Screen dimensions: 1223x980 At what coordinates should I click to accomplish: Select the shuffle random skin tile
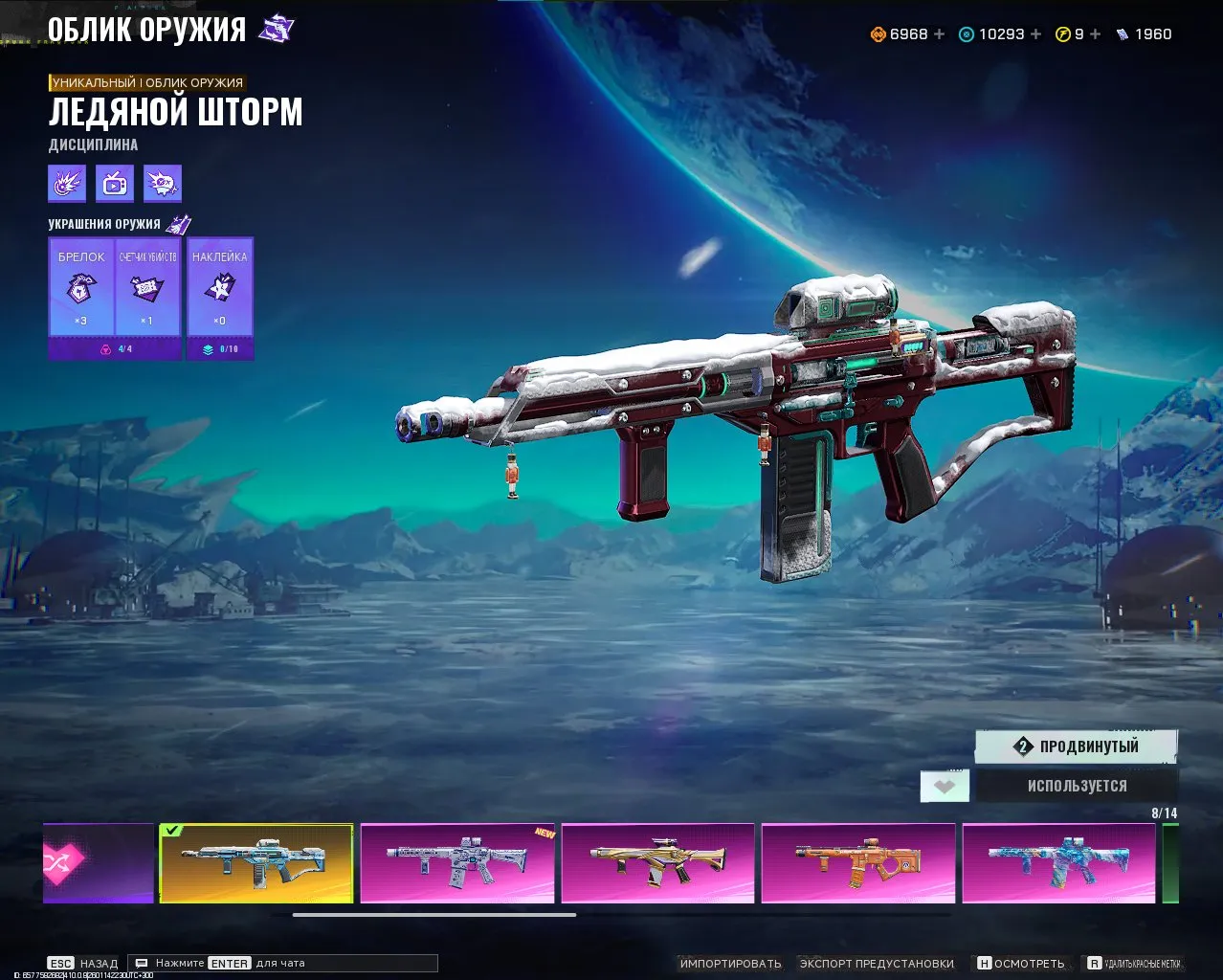(98, 862)
